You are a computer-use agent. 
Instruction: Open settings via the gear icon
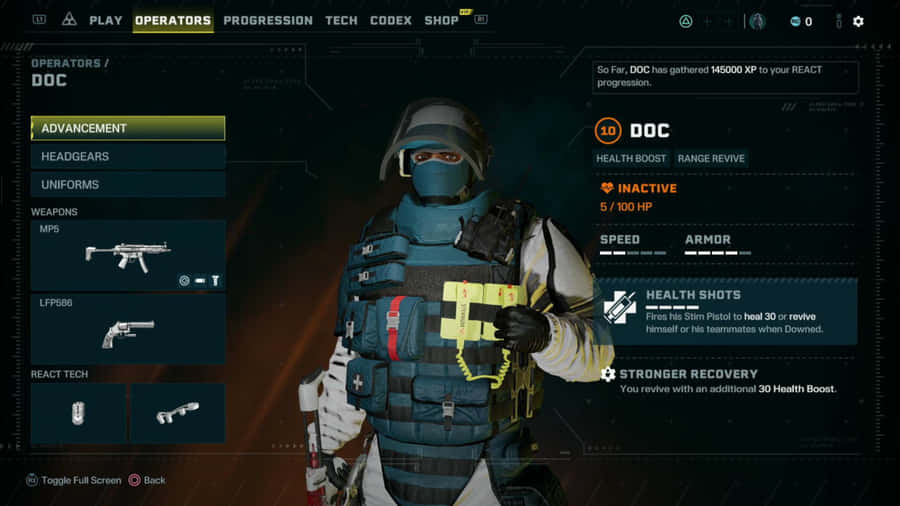[858, 21]
